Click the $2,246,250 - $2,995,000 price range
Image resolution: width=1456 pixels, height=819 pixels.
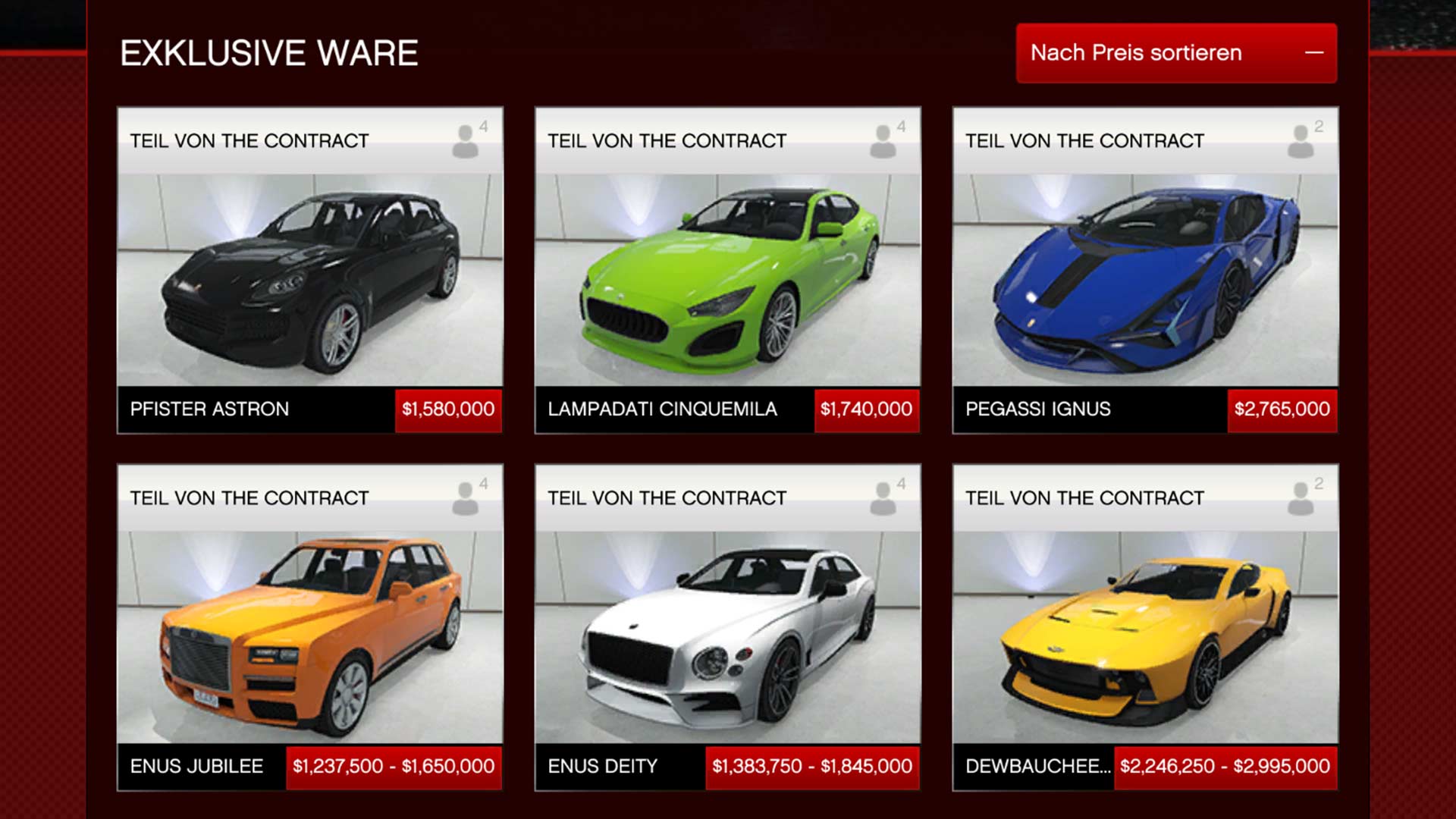coord(1225,767)
